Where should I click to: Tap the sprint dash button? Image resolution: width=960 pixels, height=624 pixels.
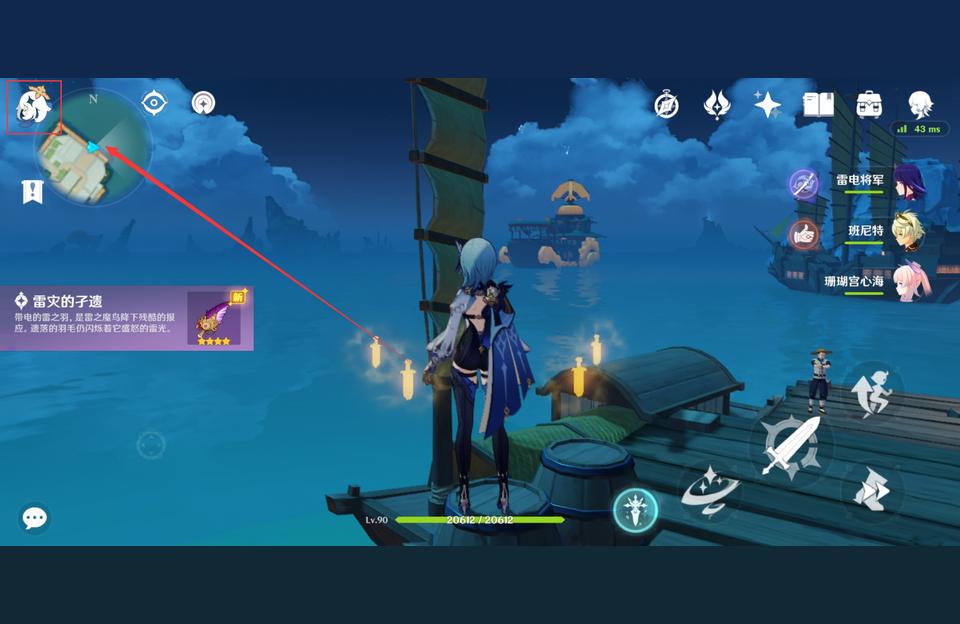click(868, 492)
